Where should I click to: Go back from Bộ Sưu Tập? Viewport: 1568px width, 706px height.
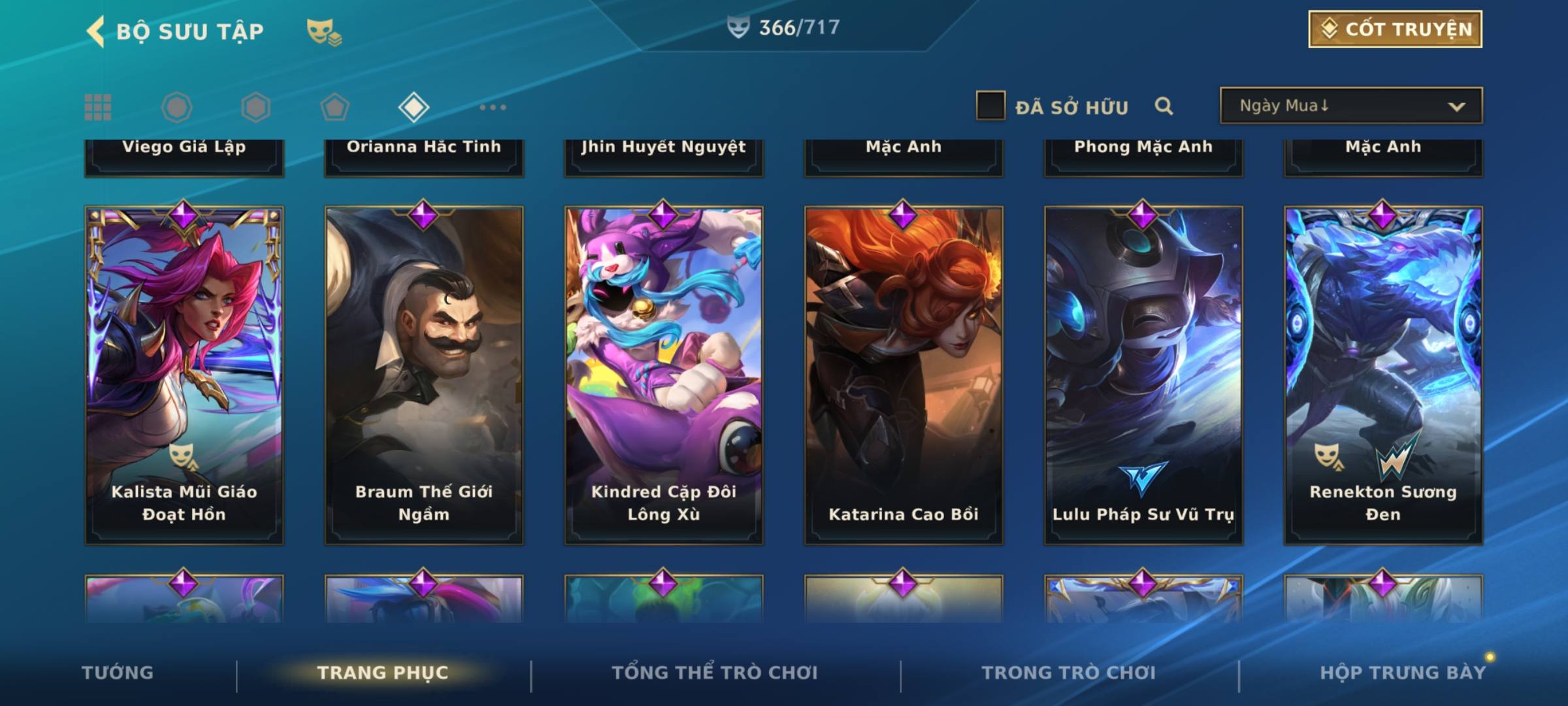[x=96, y=31]
